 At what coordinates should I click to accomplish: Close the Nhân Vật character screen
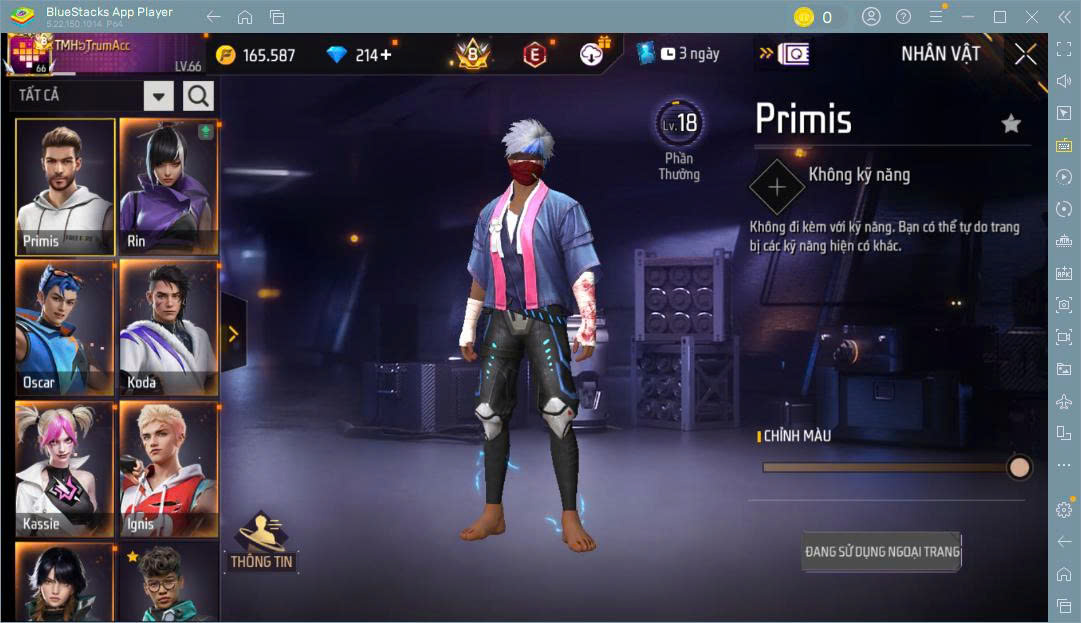[x=1025, y=55]
